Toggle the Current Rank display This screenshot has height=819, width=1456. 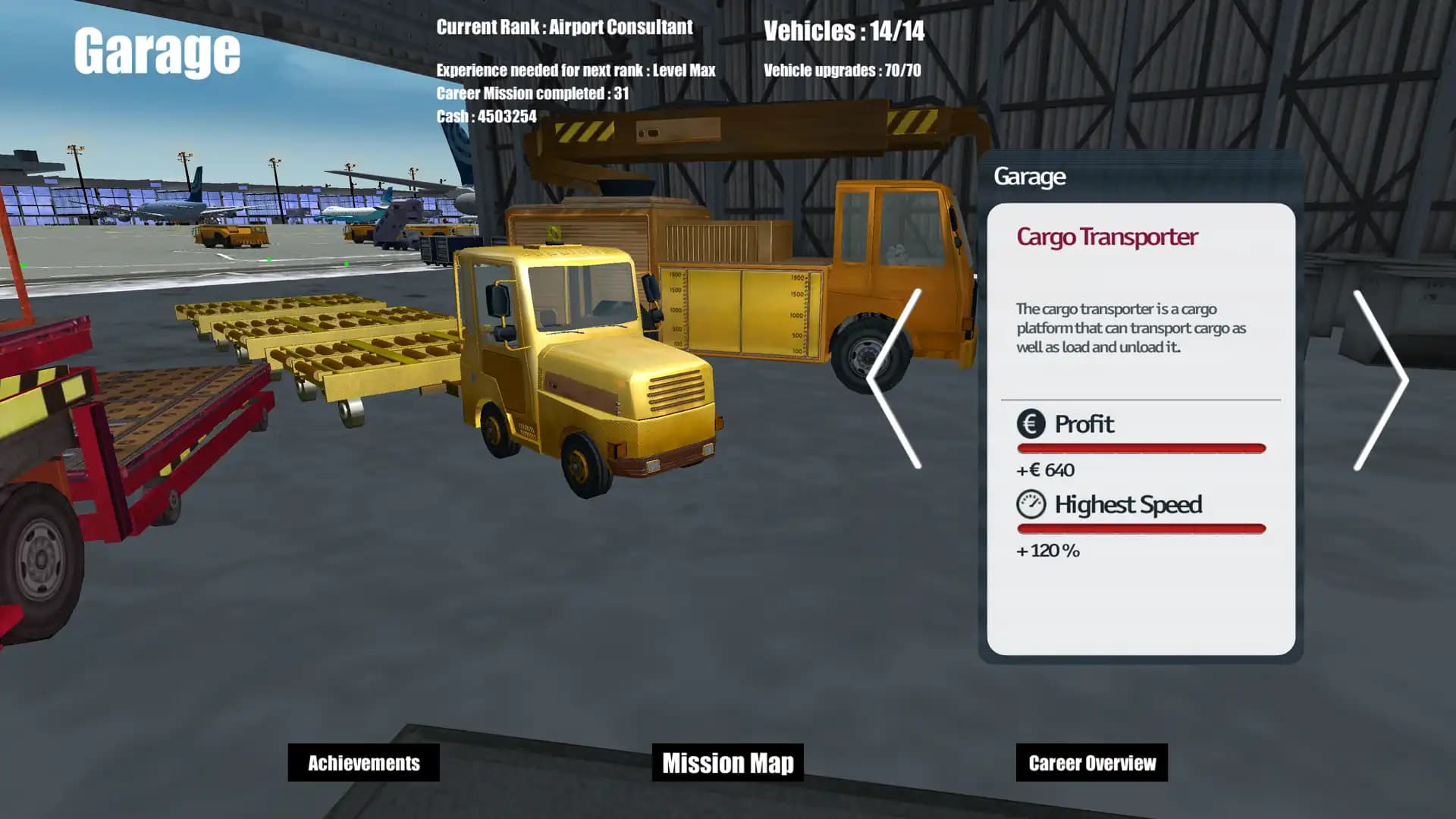(563, 27)
